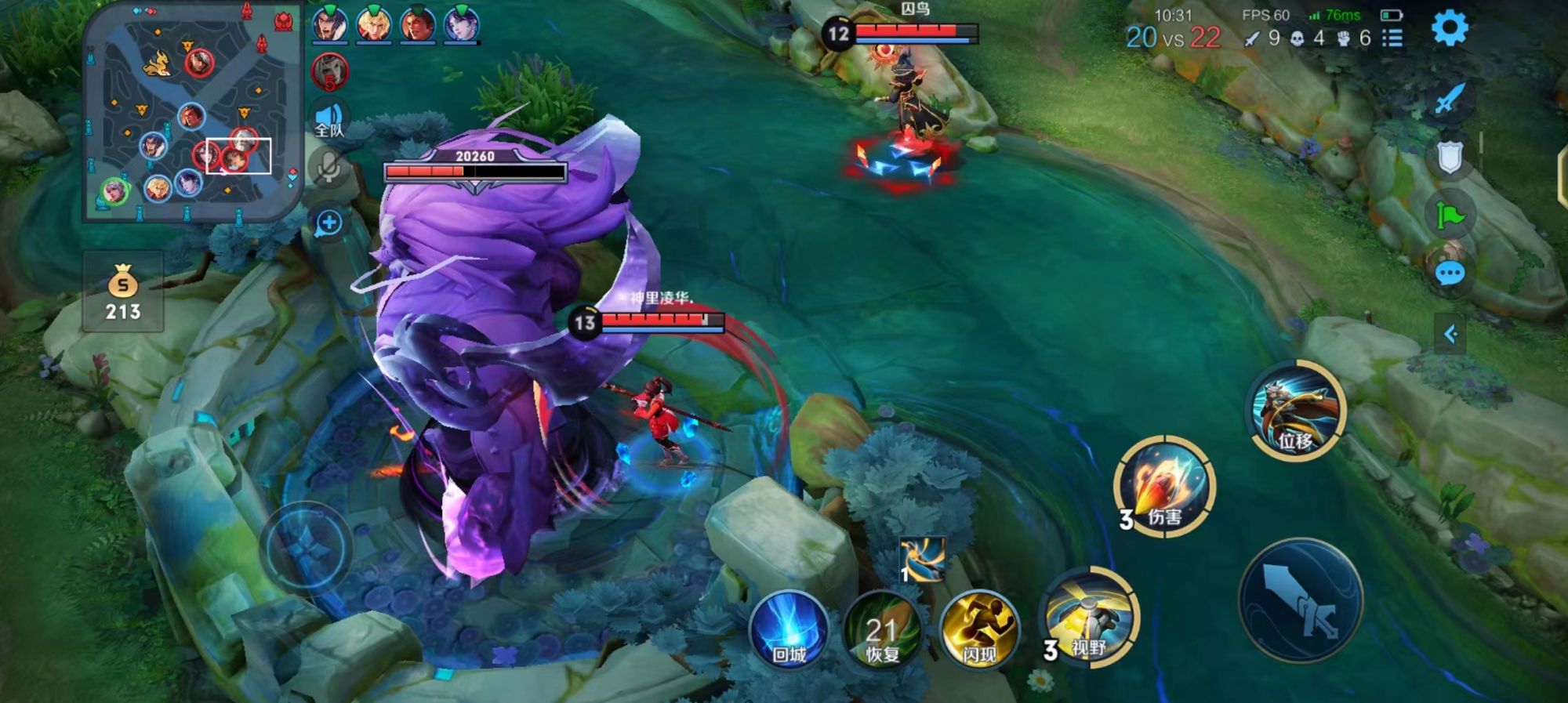Open the settings gear menu
The width and height of the screenshot is (1568, 703).
1449,29
